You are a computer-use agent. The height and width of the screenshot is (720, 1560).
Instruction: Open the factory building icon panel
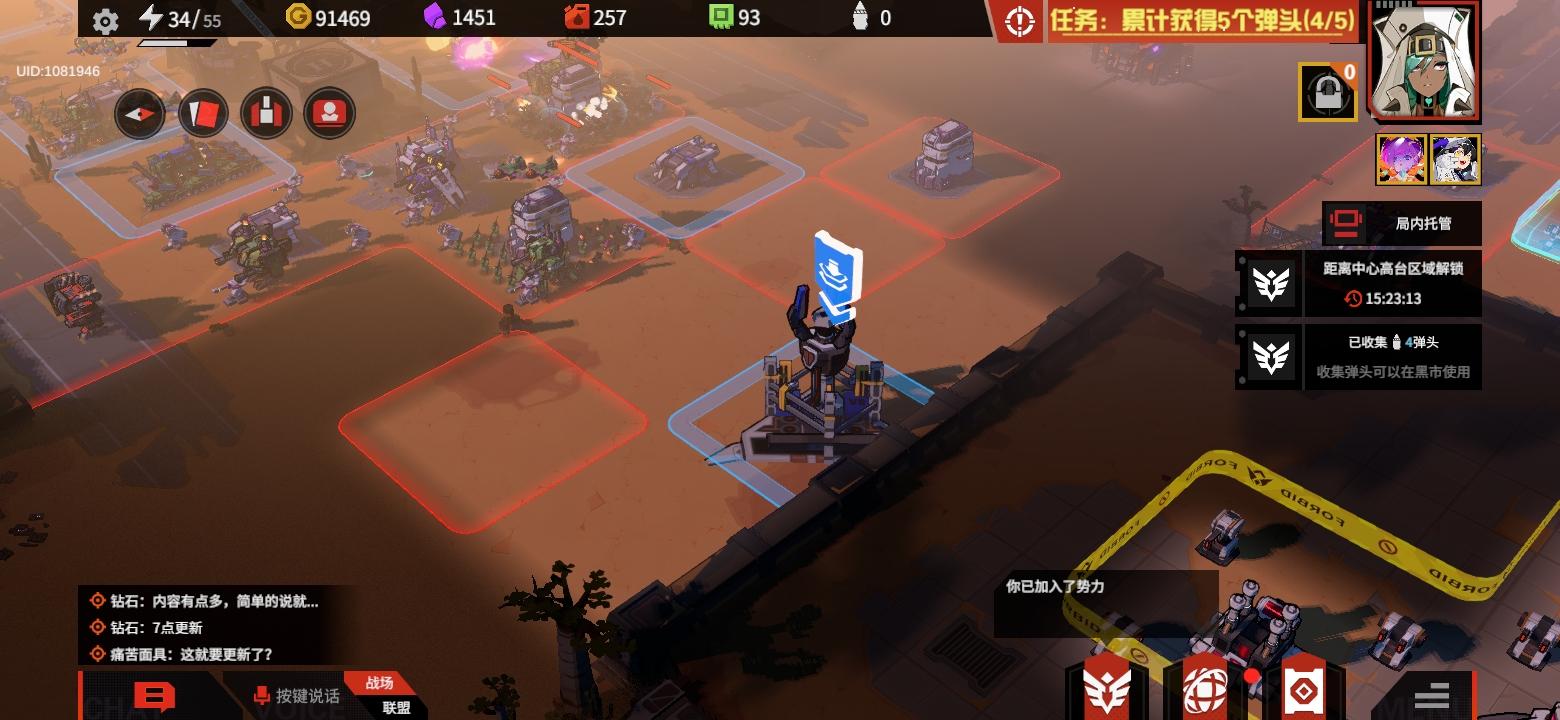(x=265, y=112)
